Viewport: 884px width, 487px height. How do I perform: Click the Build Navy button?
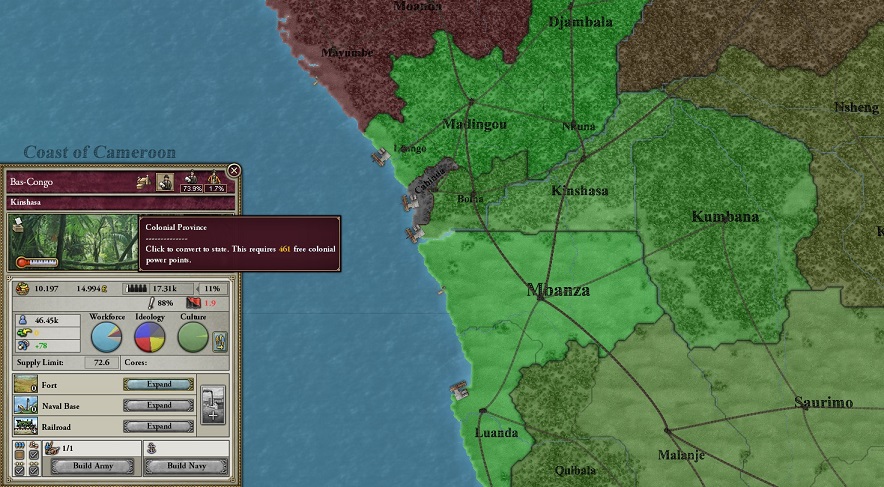point(185,467)
